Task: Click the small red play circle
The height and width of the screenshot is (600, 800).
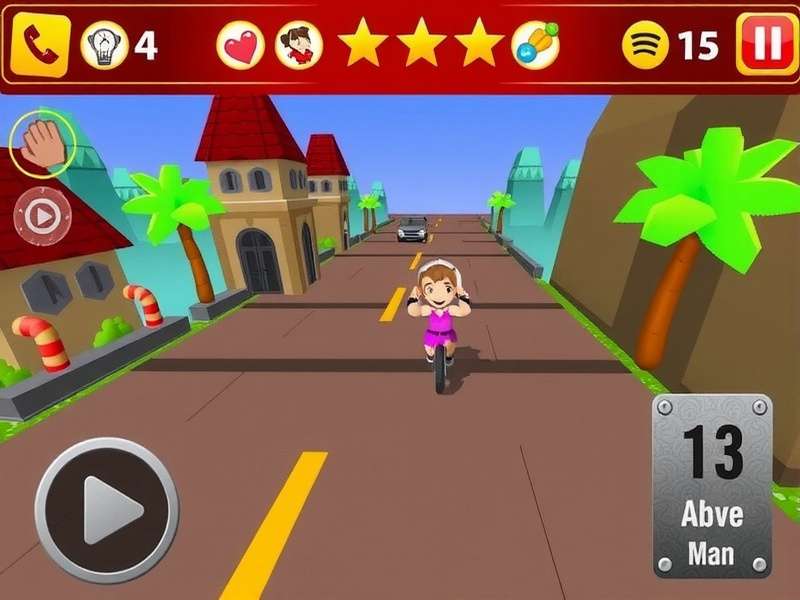Action: pyautogui.click(x=42, y=215)
